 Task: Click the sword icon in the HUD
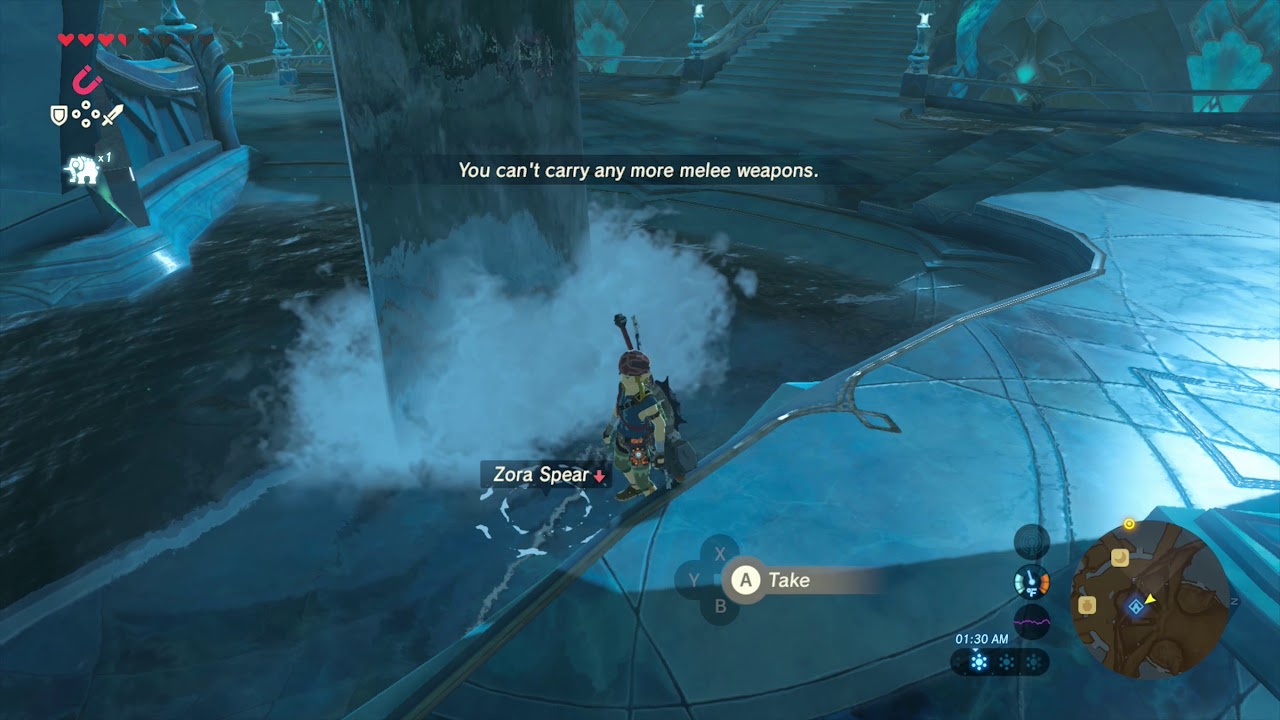112,115
